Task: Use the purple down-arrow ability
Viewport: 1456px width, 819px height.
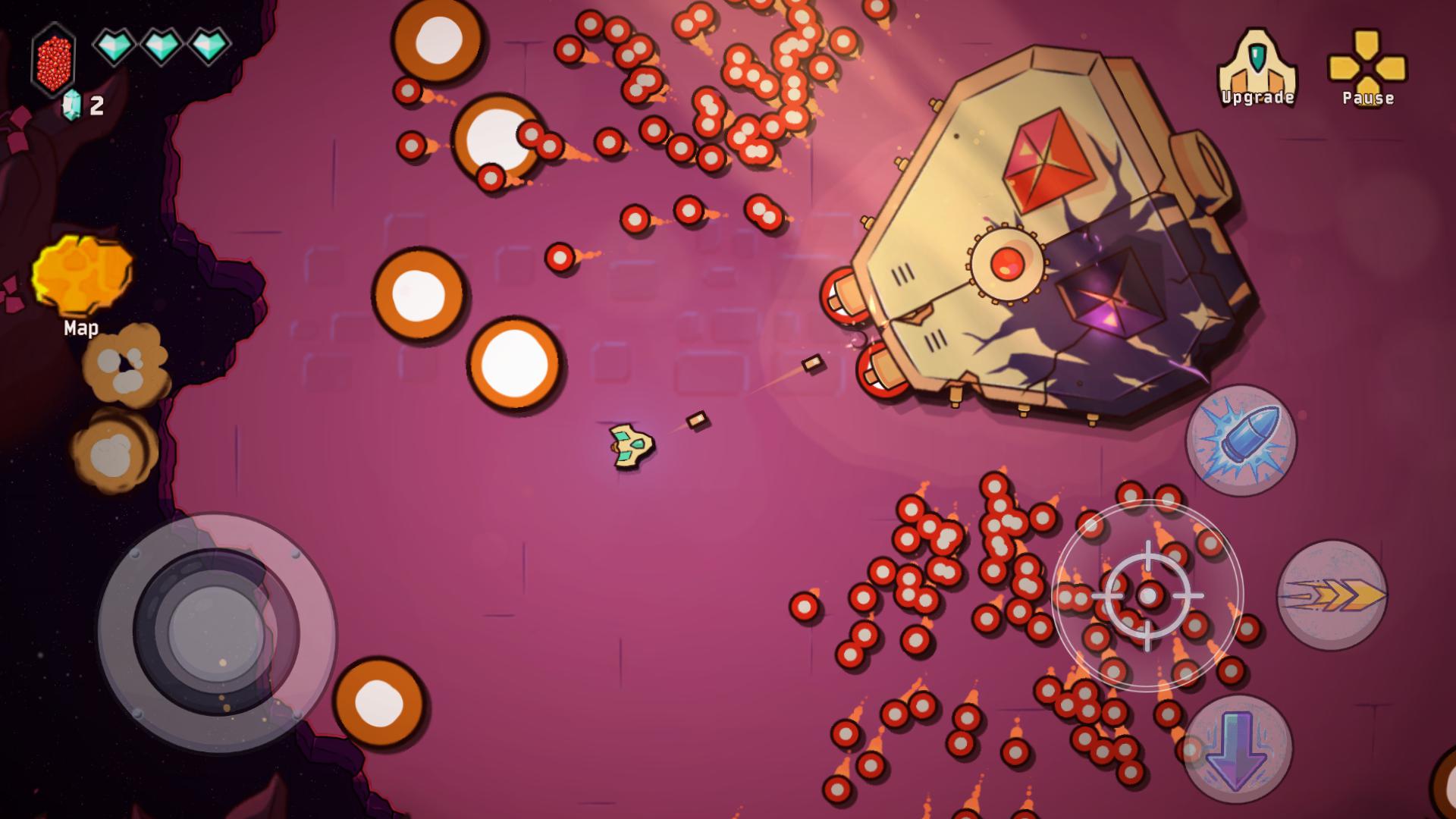Action: (x=1237, y=748)
